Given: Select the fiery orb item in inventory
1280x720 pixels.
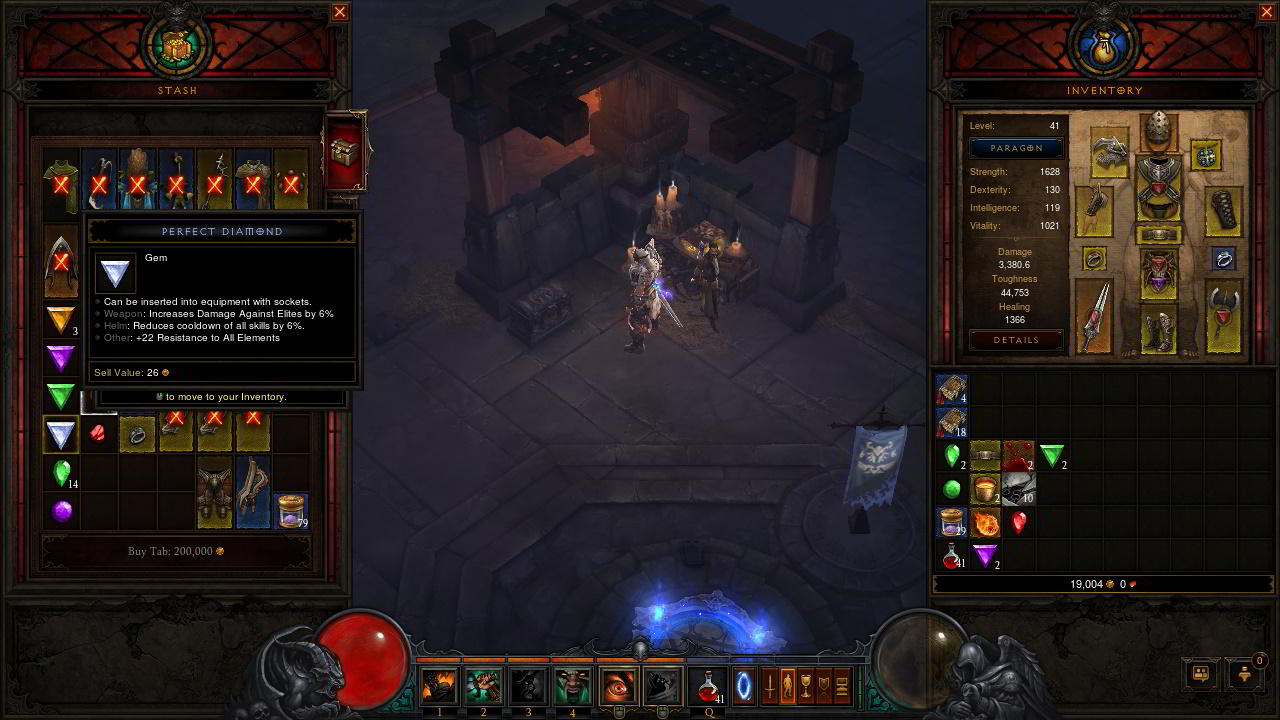Looking at the screenshot, I should tap(986, 522).
